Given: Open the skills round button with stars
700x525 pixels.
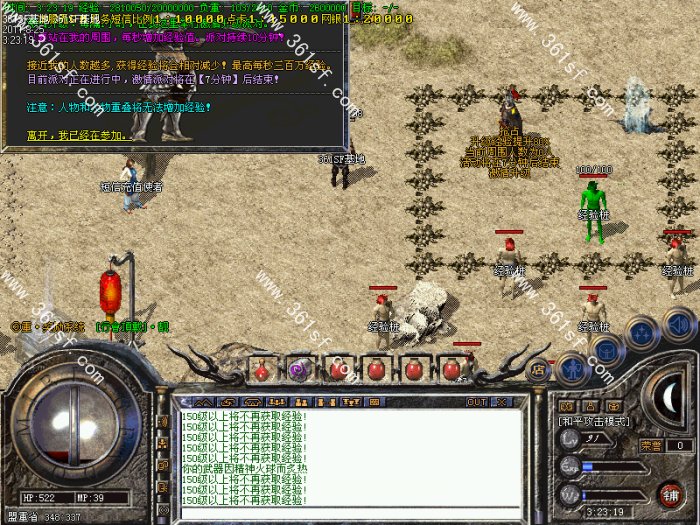Looking at the screenshot, I should 641,331.
